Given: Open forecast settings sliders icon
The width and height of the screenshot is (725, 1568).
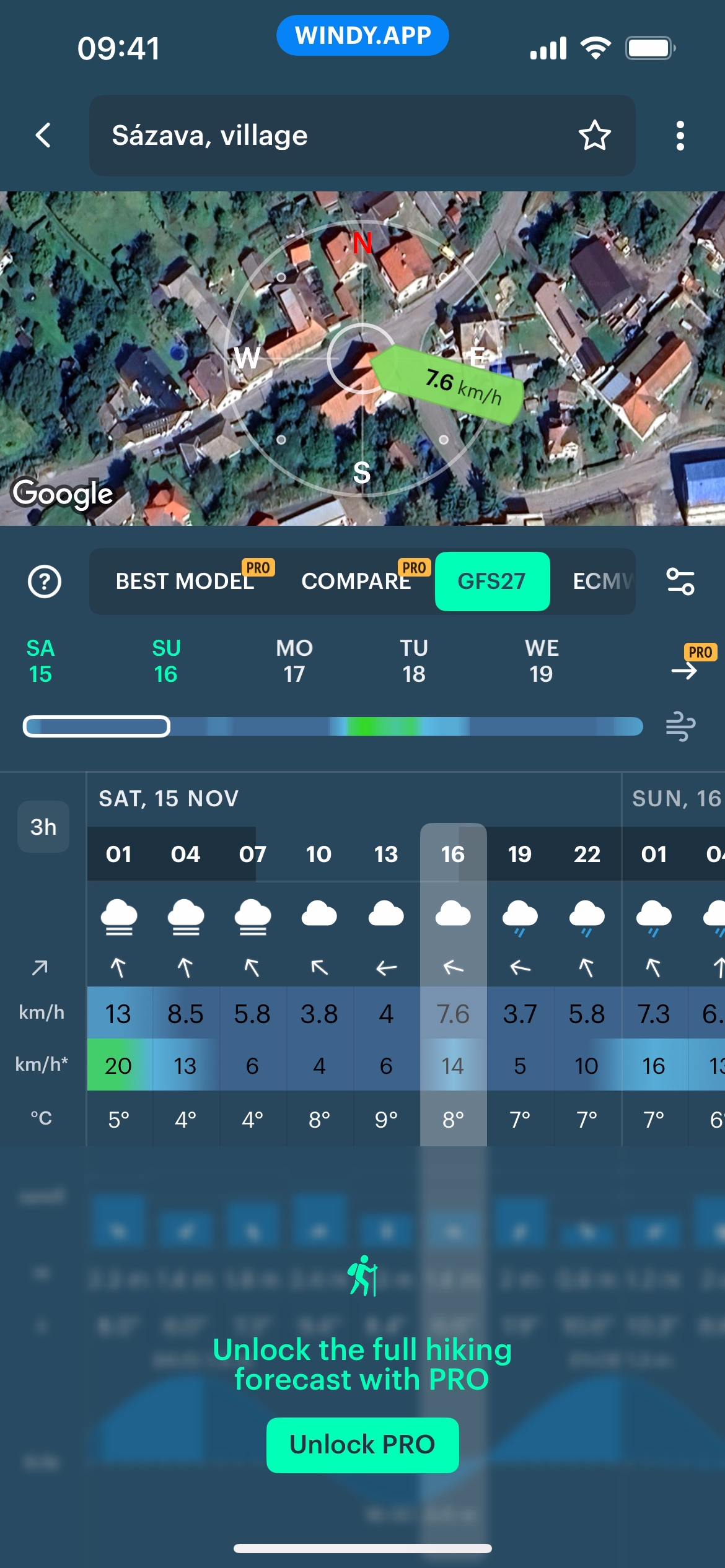Looking at the screenshot, I should point(680,581).
